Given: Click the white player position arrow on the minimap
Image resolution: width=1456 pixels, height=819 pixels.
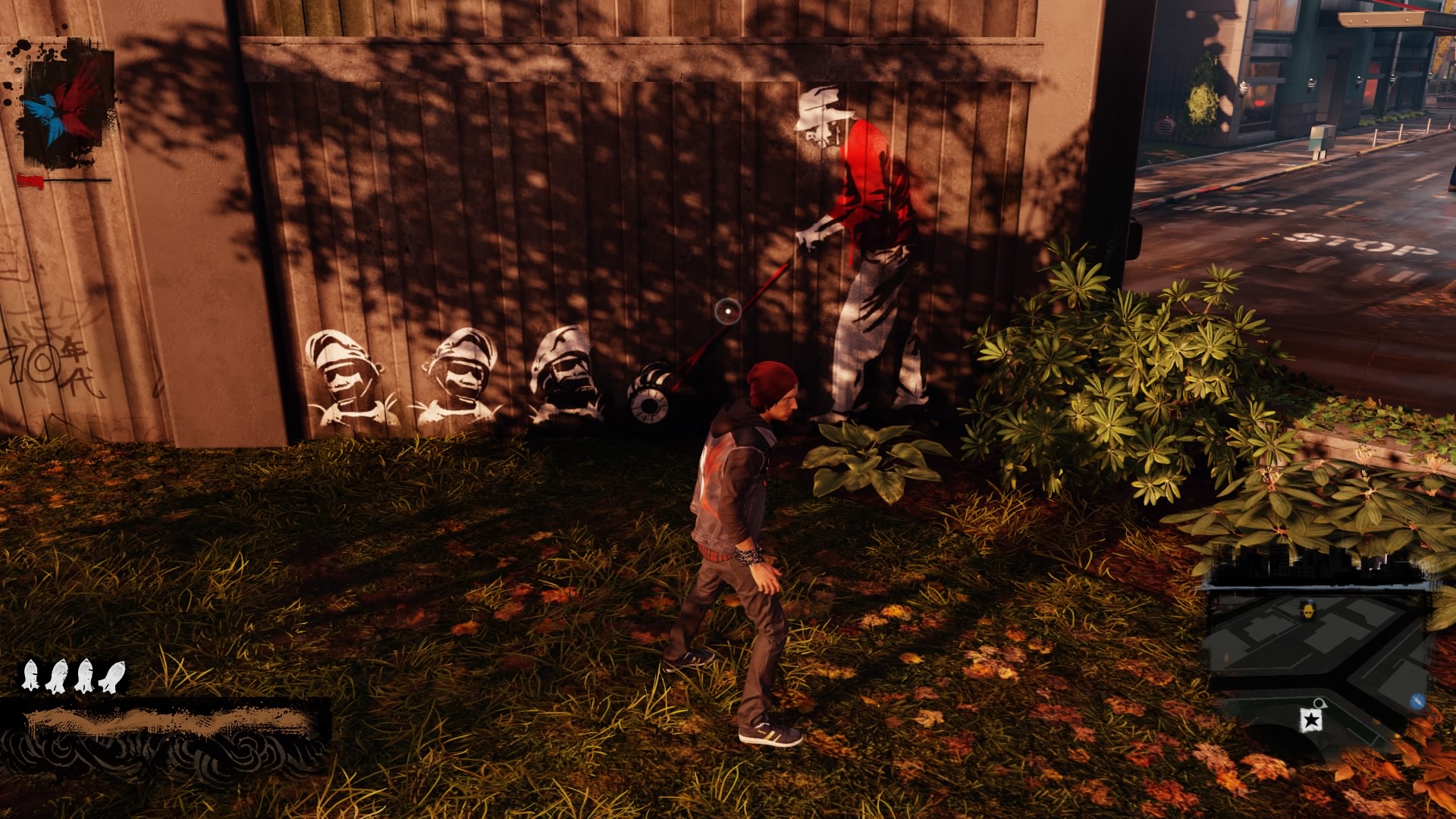Looking at the screenshot, I should click(x=1321, y=703).
